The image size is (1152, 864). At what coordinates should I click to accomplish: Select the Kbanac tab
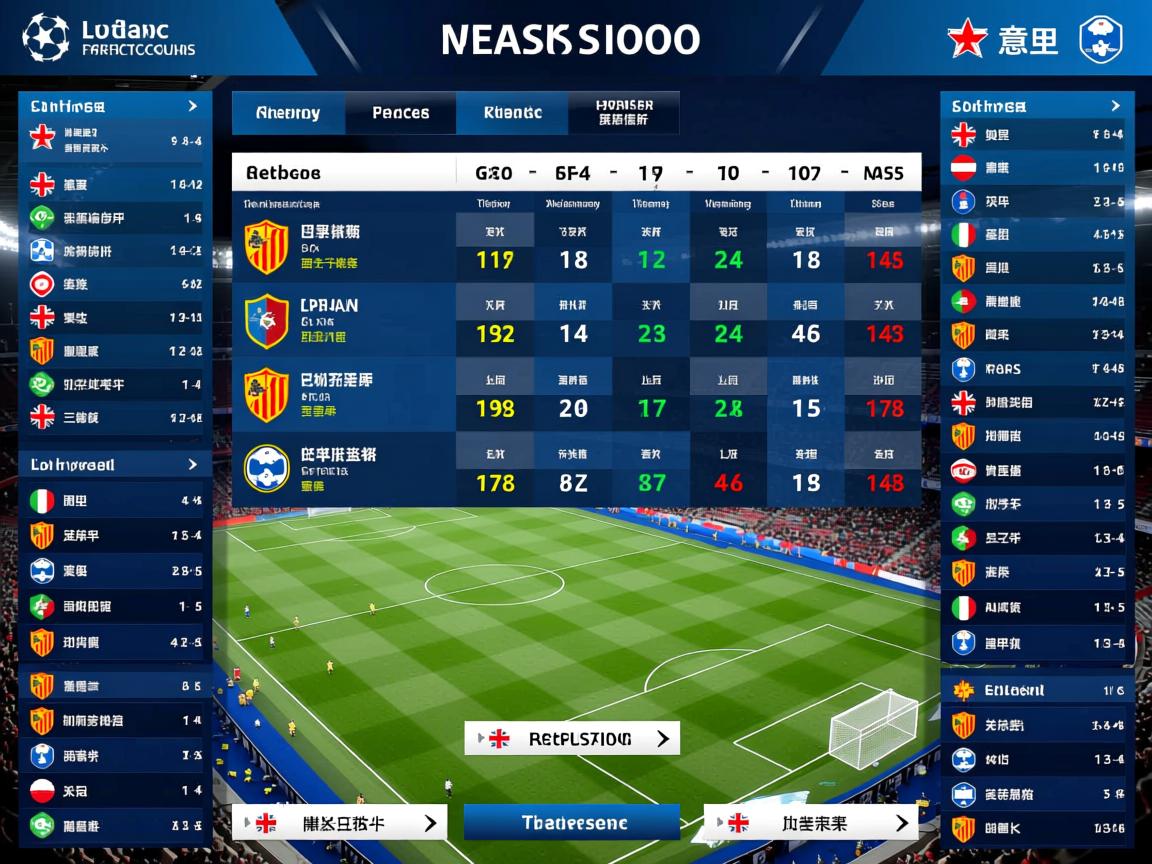[512, 113]
